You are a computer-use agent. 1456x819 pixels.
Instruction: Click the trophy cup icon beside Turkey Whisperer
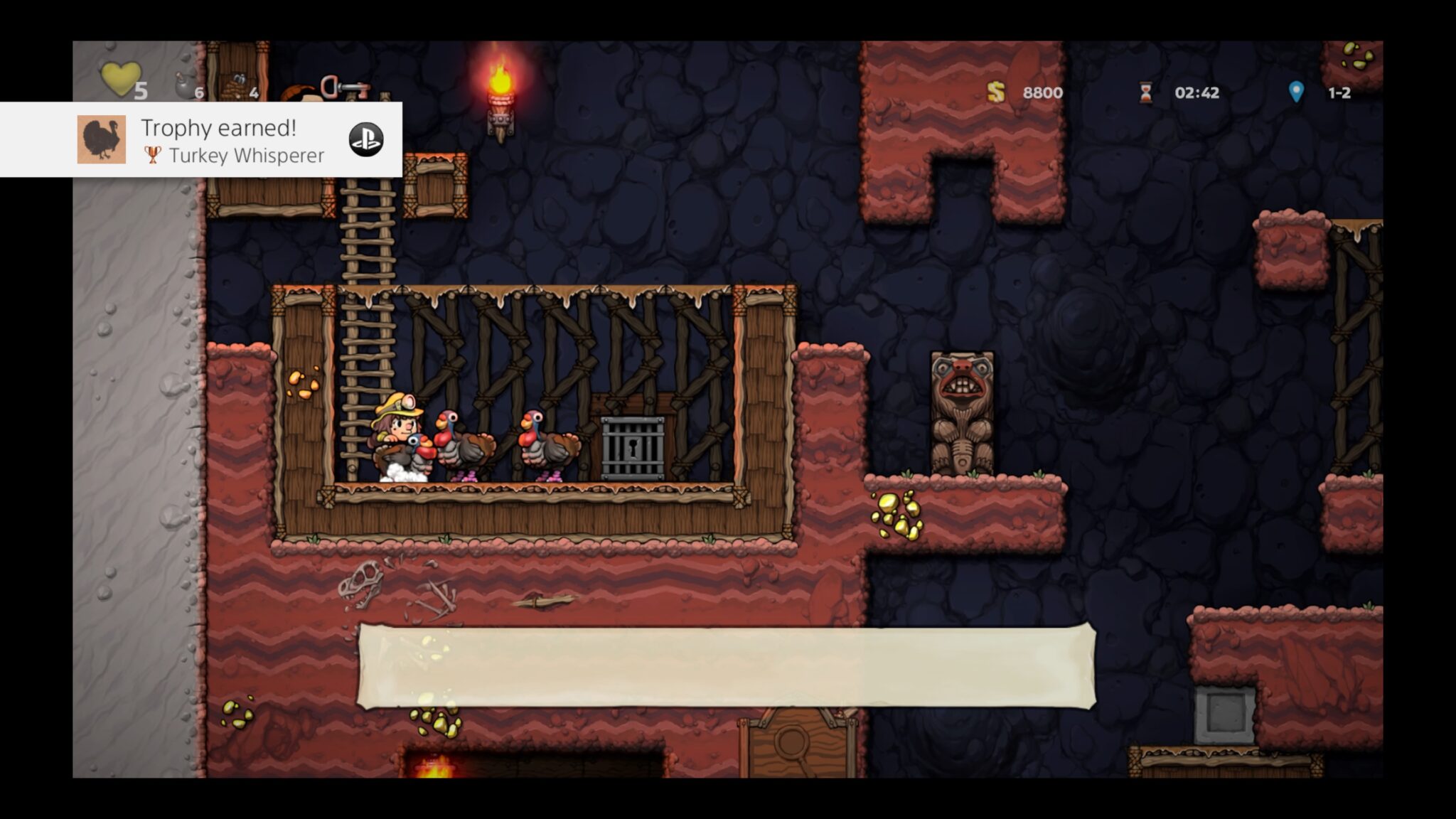point(151,154)
